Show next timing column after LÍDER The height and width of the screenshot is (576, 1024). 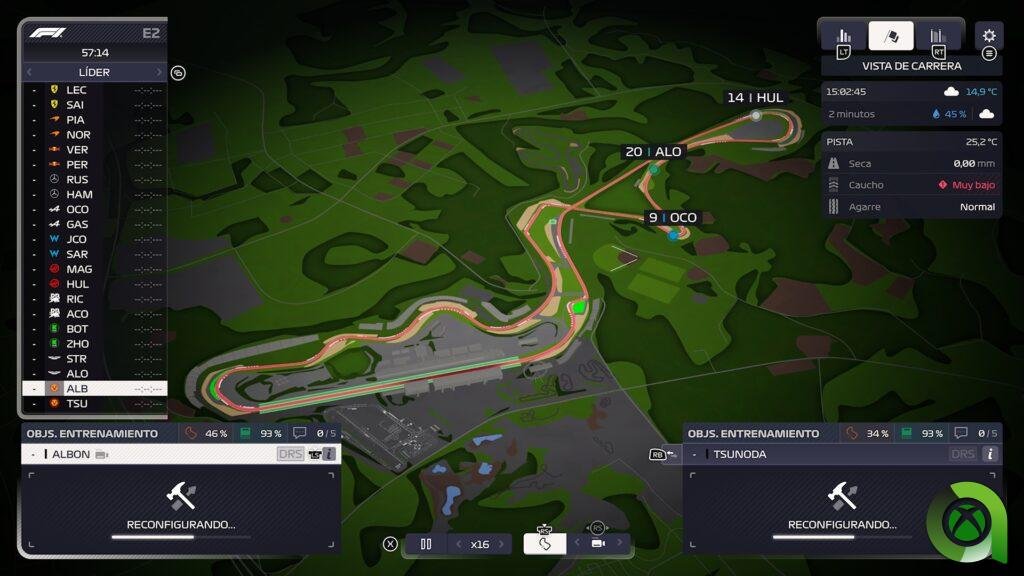coord(158,72)
